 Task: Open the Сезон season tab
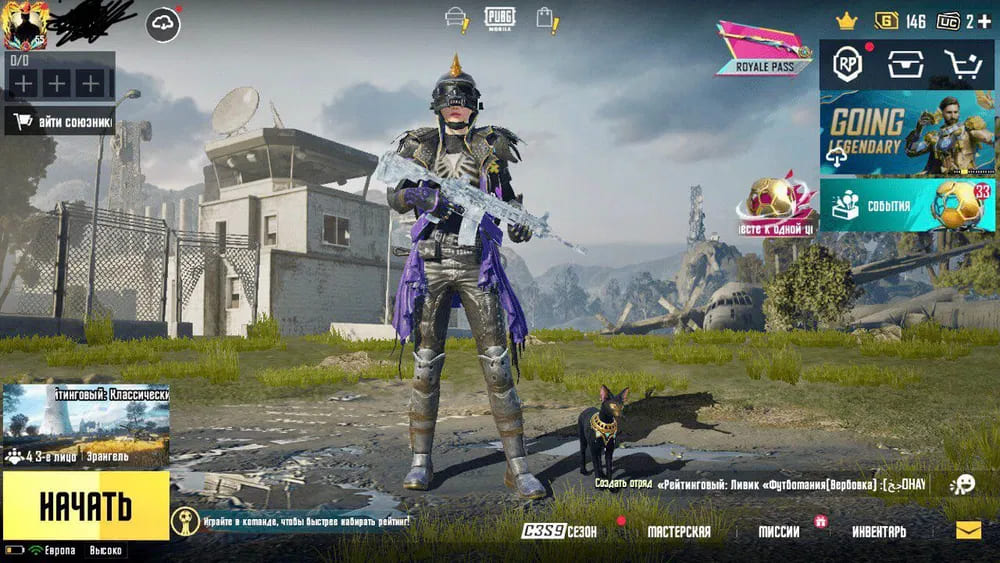point(560,532)
